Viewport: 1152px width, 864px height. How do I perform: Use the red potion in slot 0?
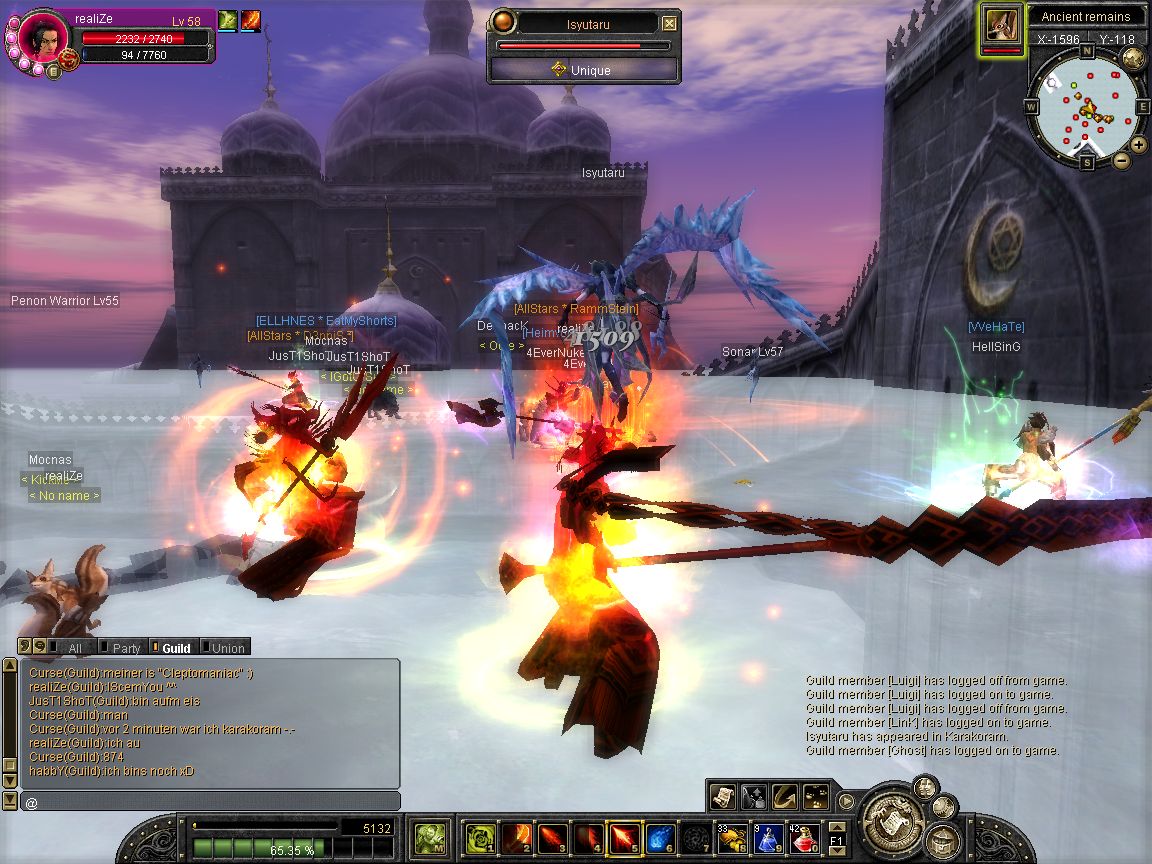click(x=805, y=838)
